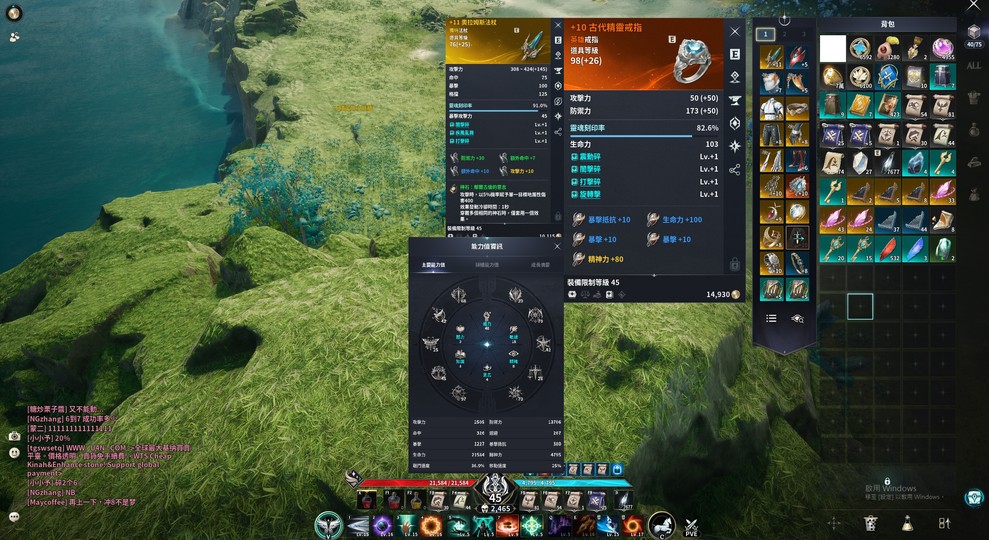Close the inventory bag panel
Image resolution: width=989 pixels, height=540 pixels.
[975, 5]
